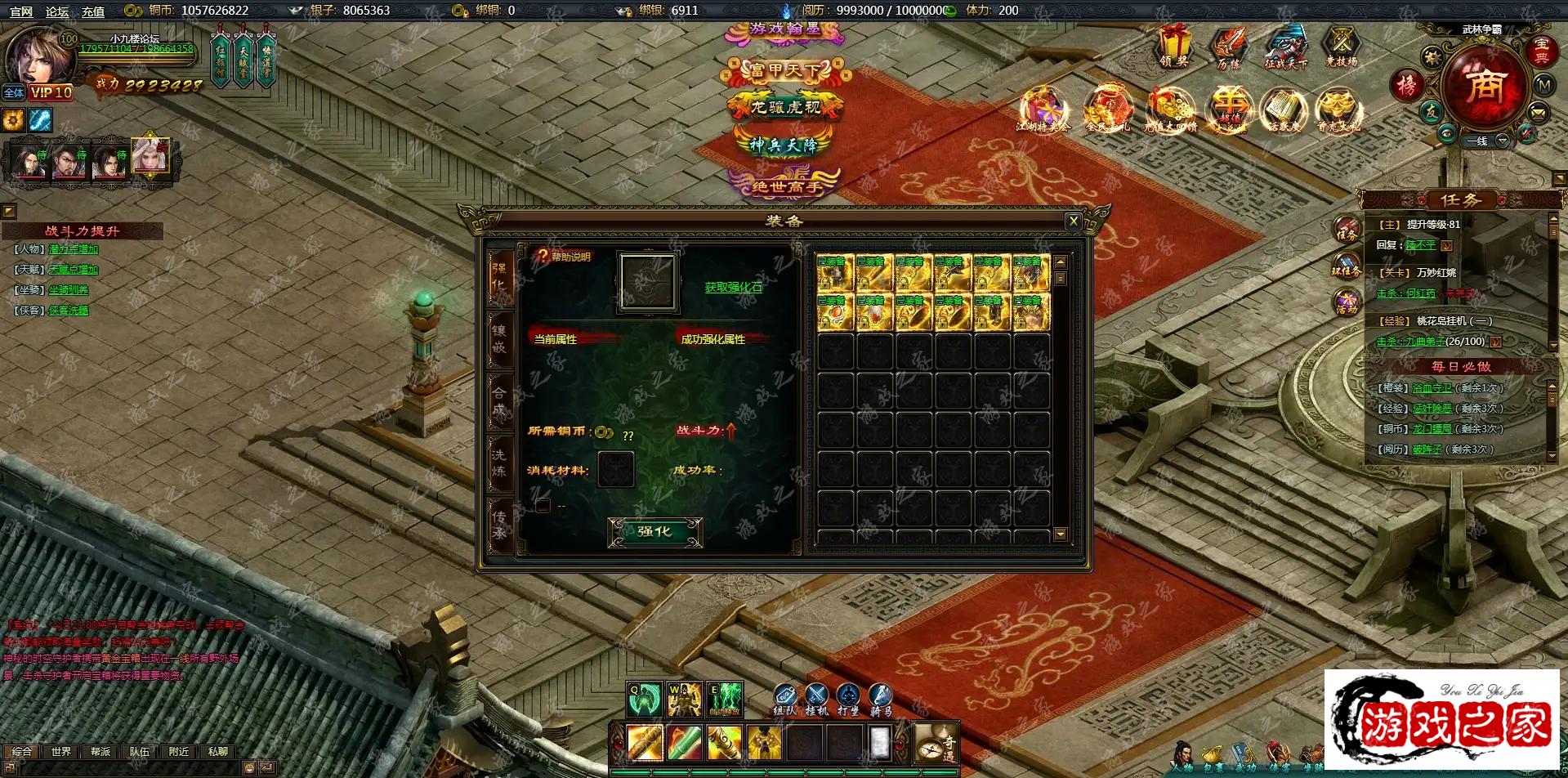Activate the 骑马 mount button

[x=880, y=699]
